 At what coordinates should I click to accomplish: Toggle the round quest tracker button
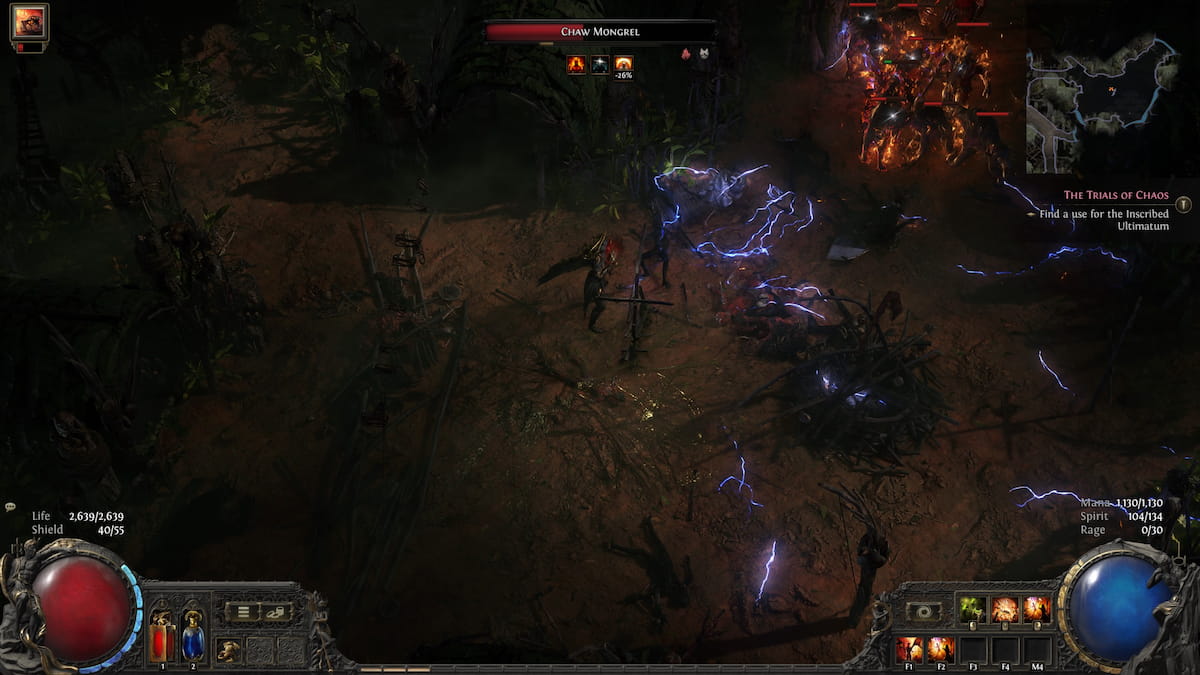[x=1184, y=204]
